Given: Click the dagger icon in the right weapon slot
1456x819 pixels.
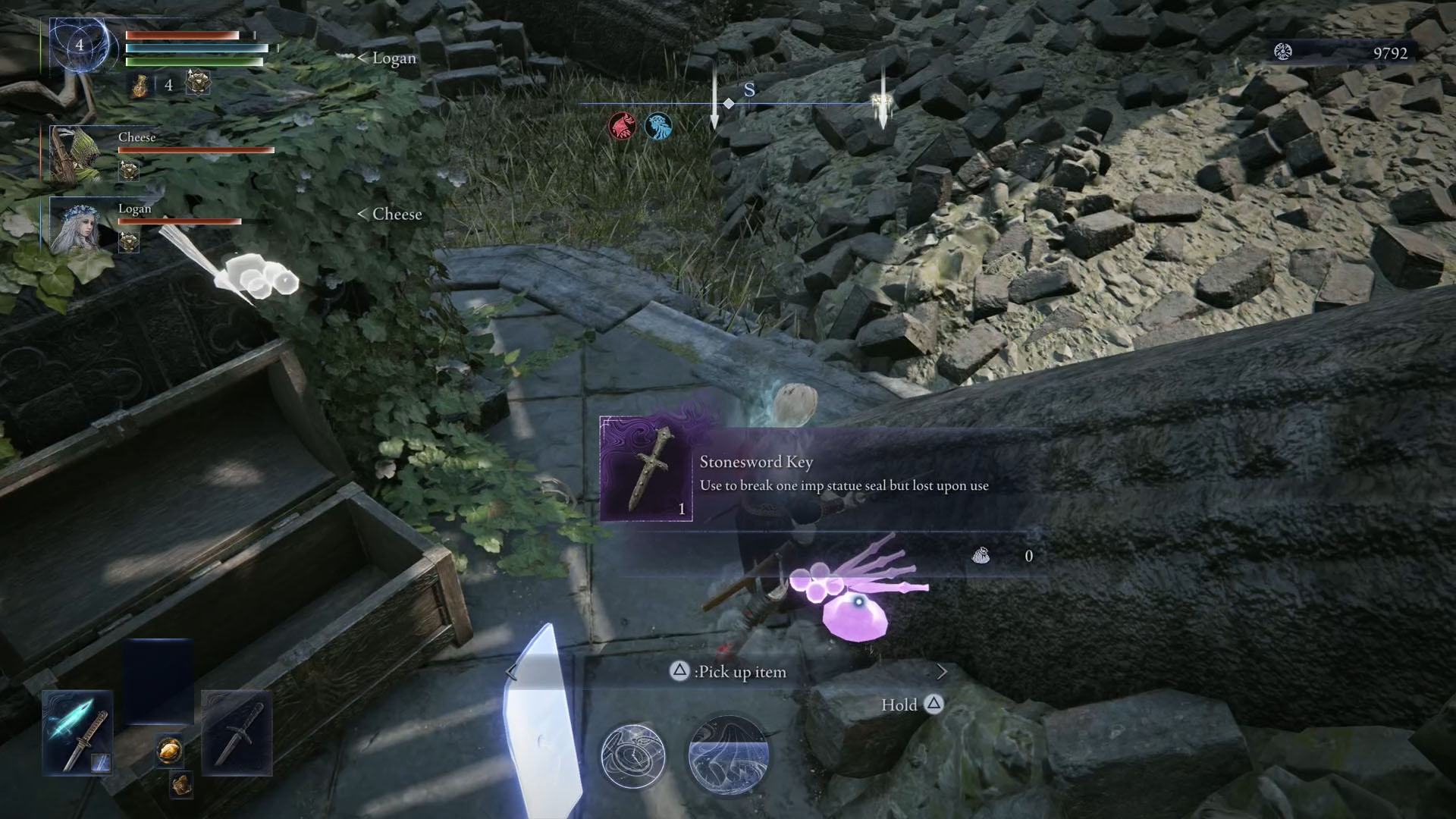Looking at the screenshot, I should pyautogui.click(x=237, y=732).
